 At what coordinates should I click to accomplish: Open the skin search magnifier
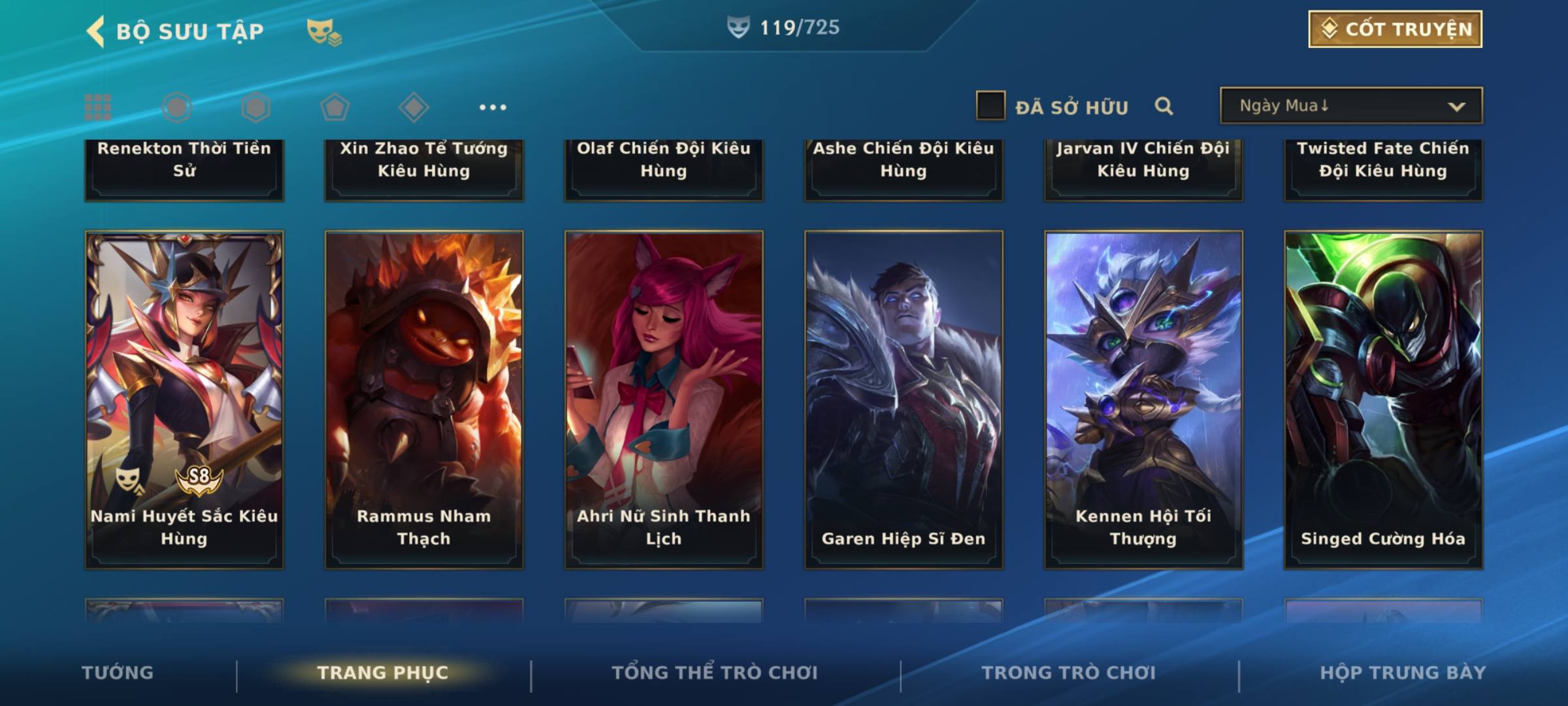pyautogui.click(x=1164, y=106)
